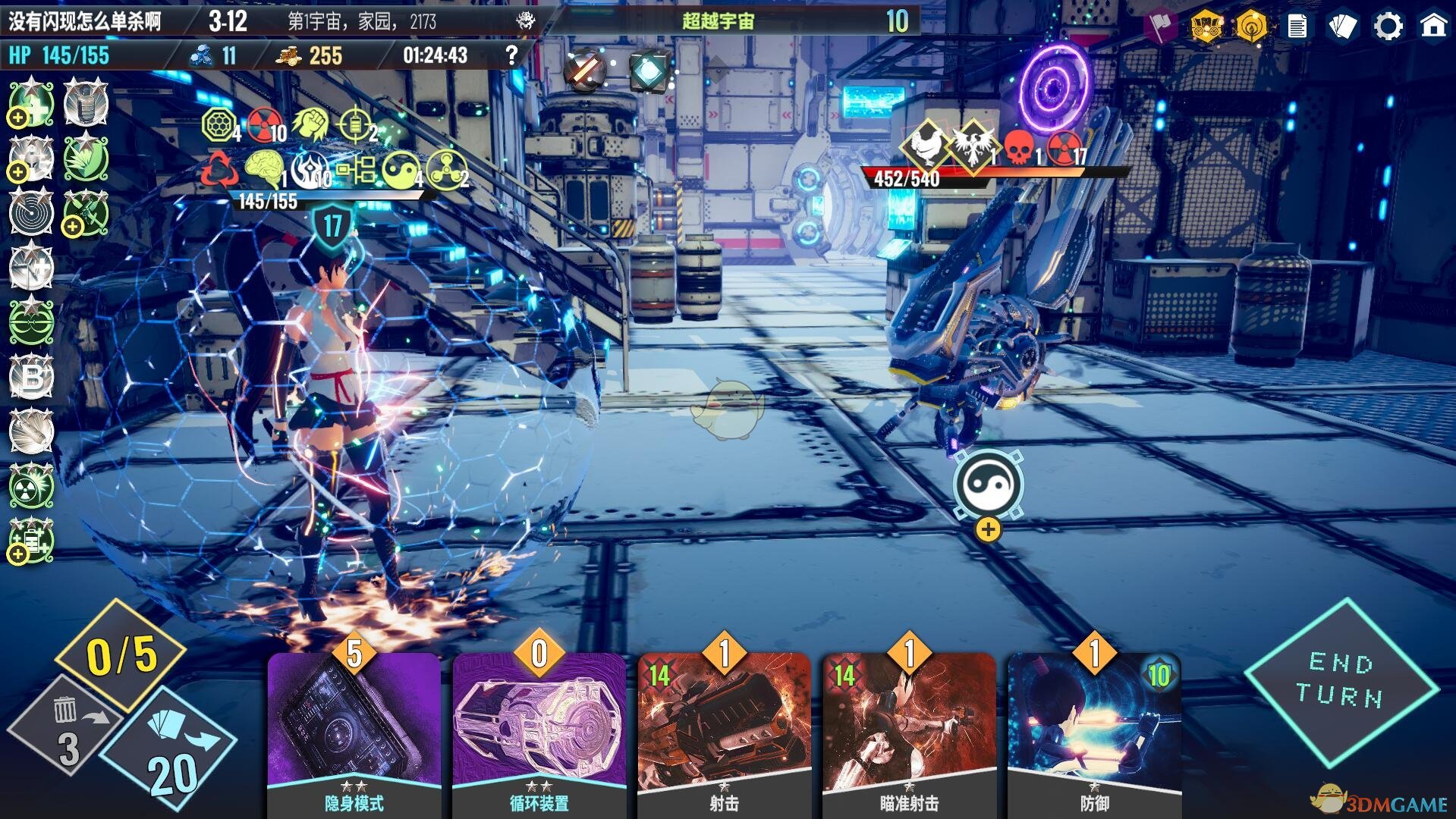Viewport: 1456px width, 819px height.
Task: Click the question mark help
Action: point(512,55)
